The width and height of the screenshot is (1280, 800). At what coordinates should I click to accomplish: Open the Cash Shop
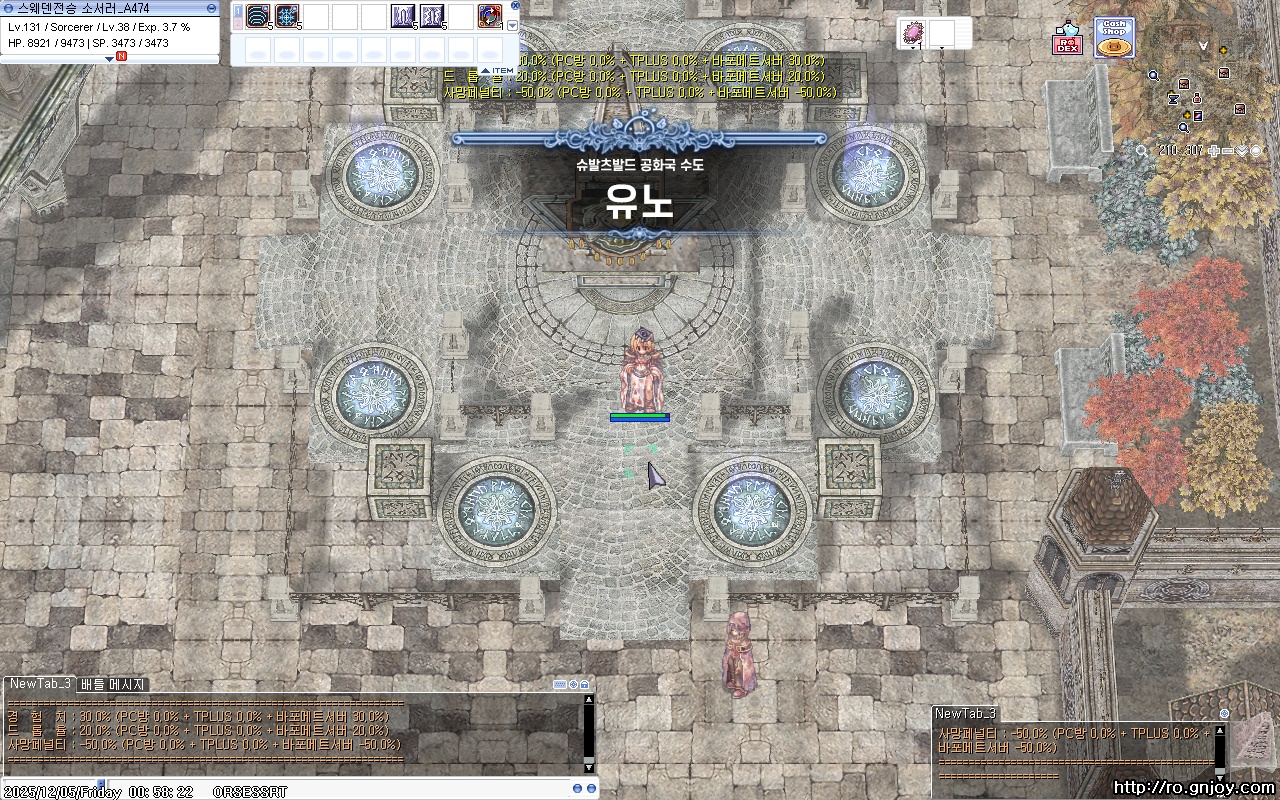coord(1114,38)
